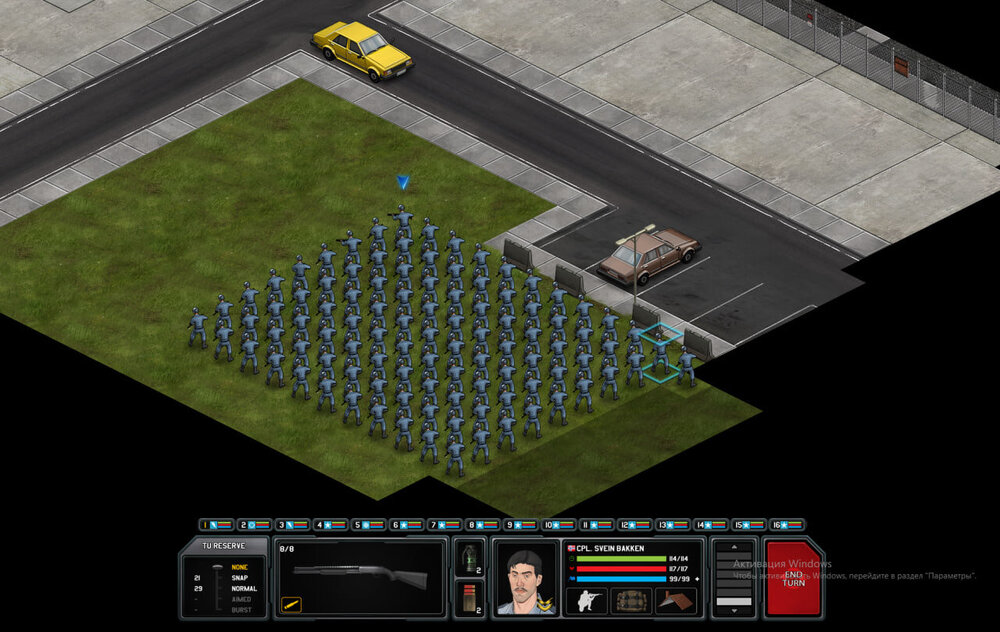Reserve time units for a Normal shot
Viewport: 1000px width, 632px height.
[x=244, y=589]
